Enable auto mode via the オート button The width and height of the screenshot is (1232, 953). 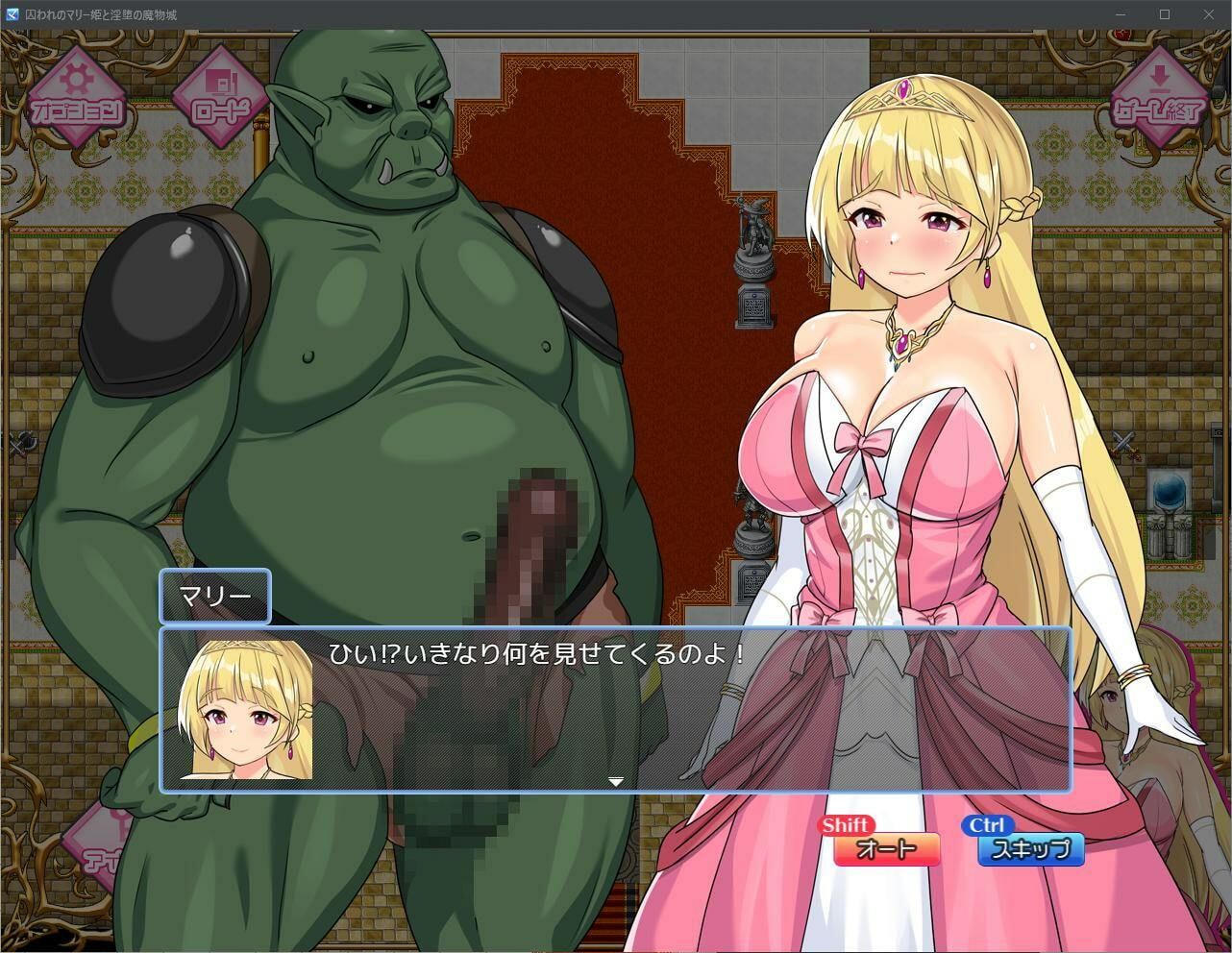point(885,849)
